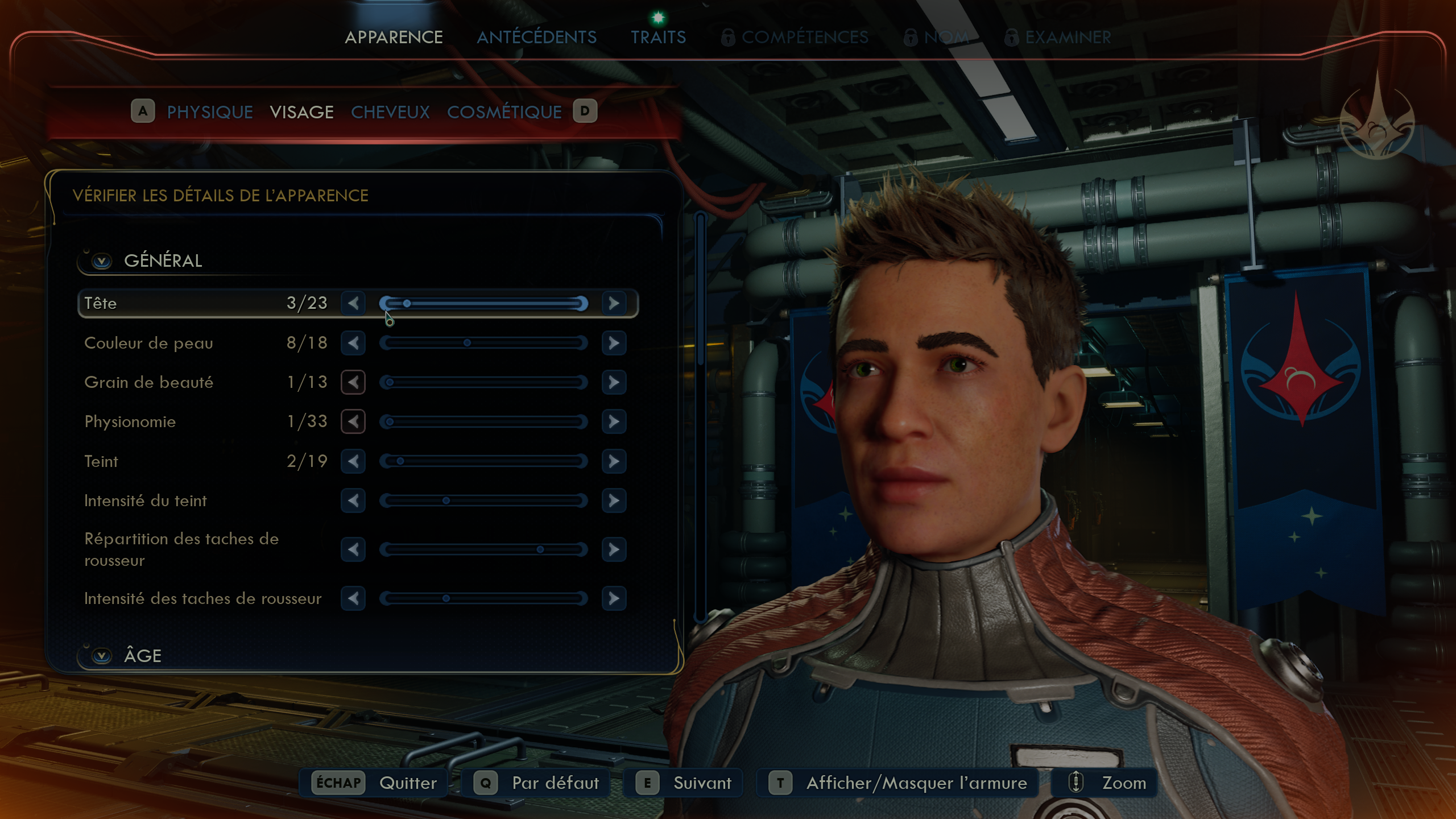
Task: Raise Intensité des taches de rousseur
Action: pyautogui.click(x=614, y=598)
